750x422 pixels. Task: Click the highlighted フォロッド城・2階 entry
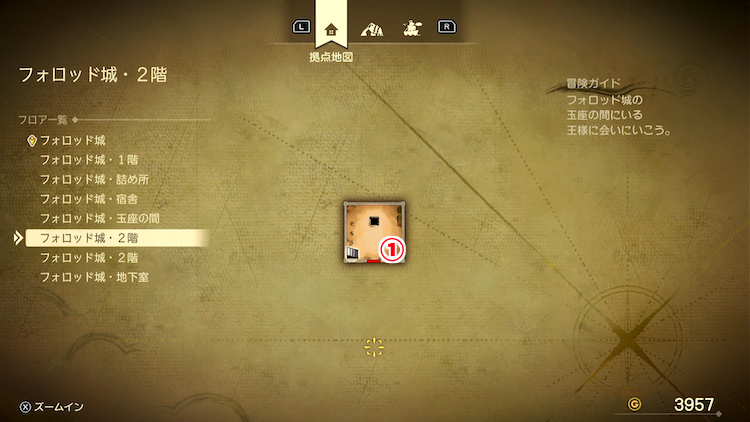point(89,238)
